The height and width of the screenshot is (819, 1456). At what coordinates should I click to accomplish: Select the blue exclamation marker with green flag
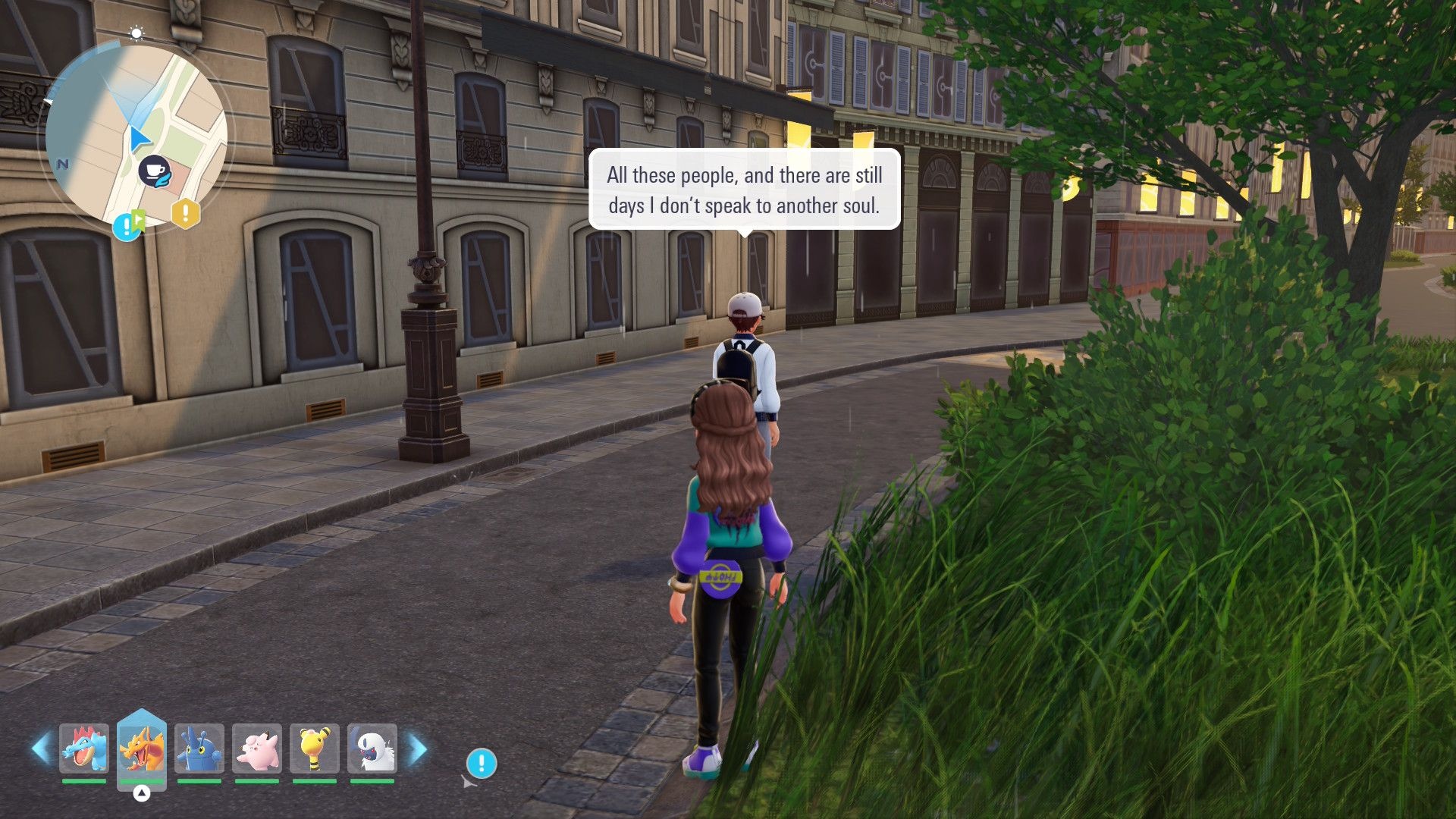tap(128, 225)
